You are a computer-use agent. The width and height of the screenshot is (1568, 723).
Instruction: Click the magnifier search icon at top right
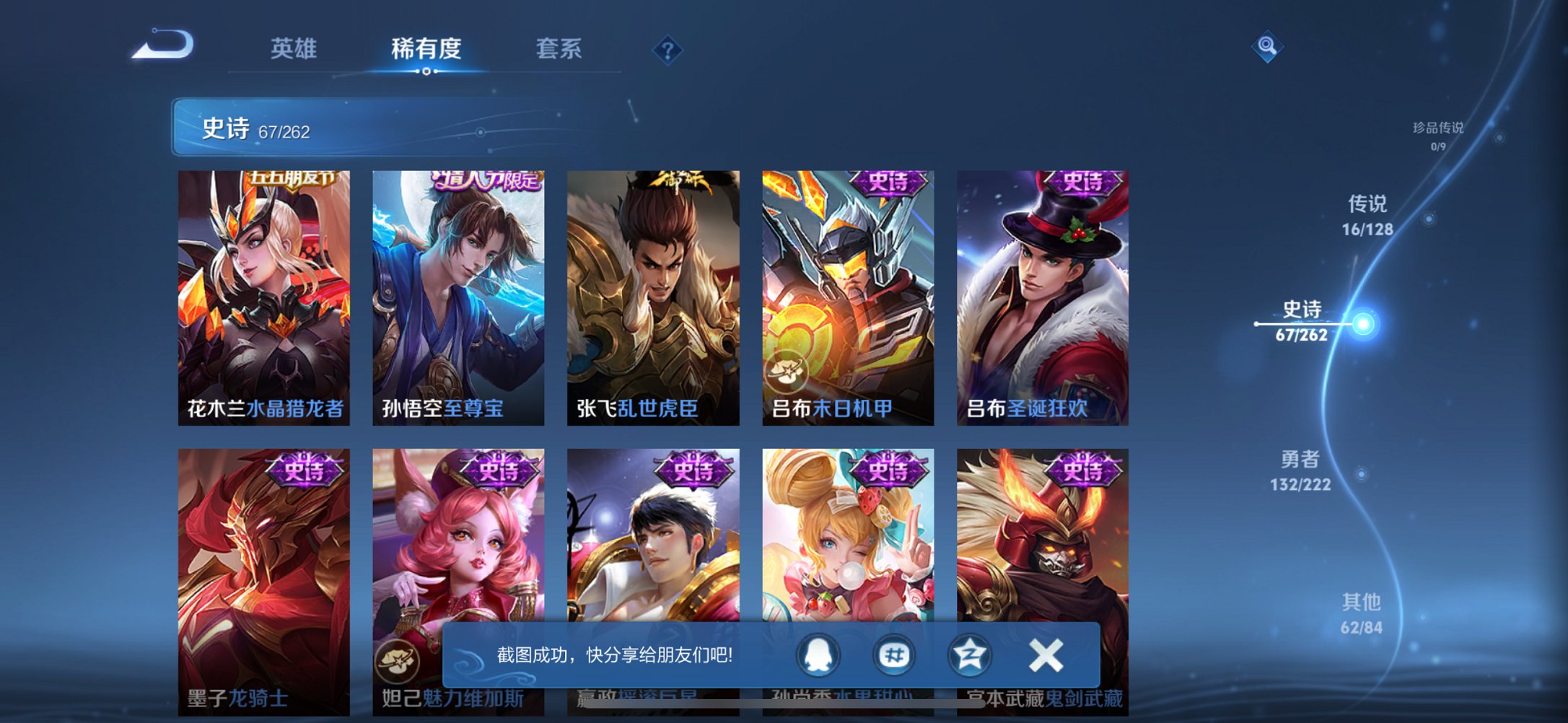click(1266, 45)
